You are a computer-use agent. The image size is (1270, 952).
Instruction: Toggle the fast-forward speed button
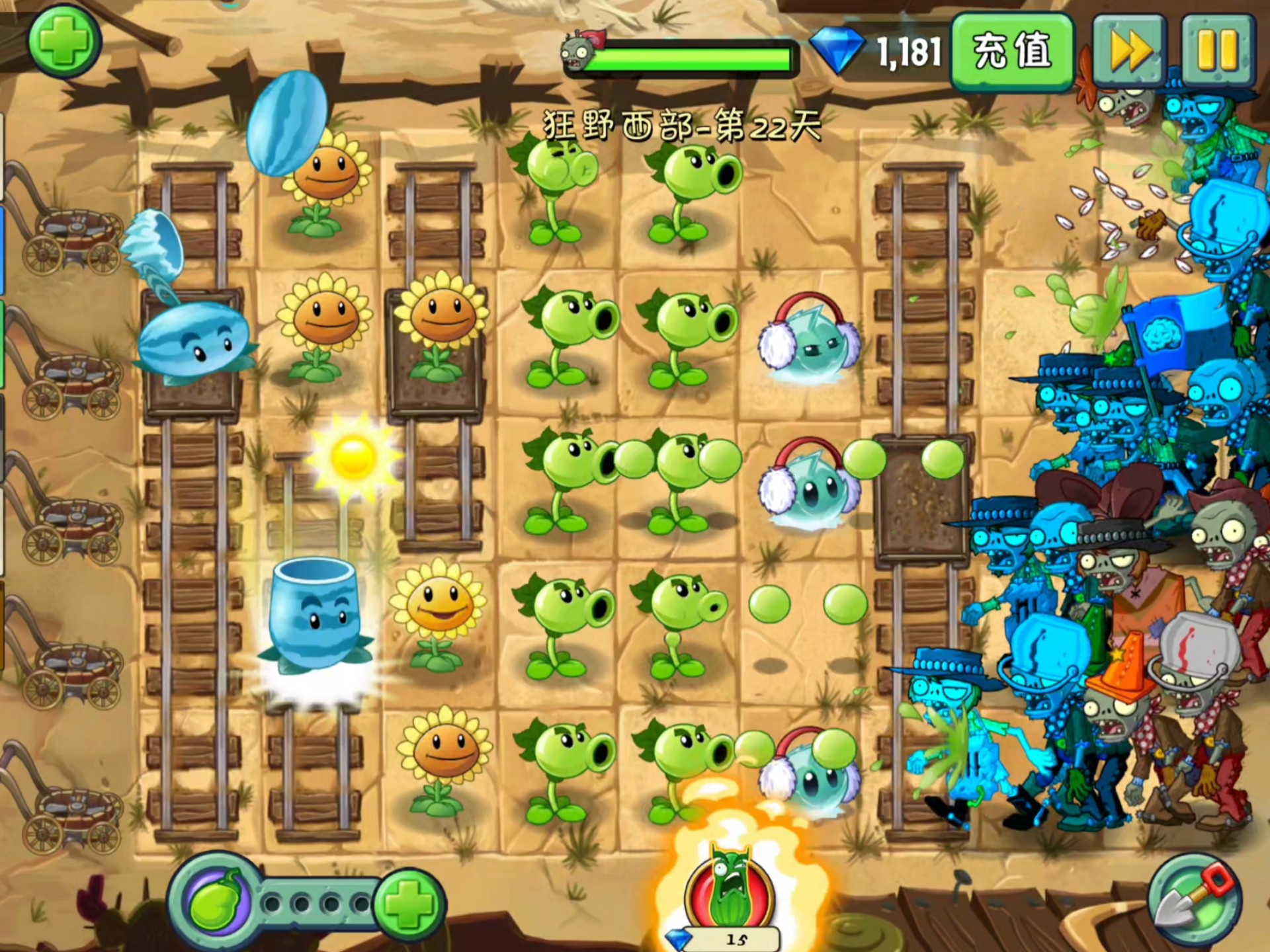click(1129, 51)
